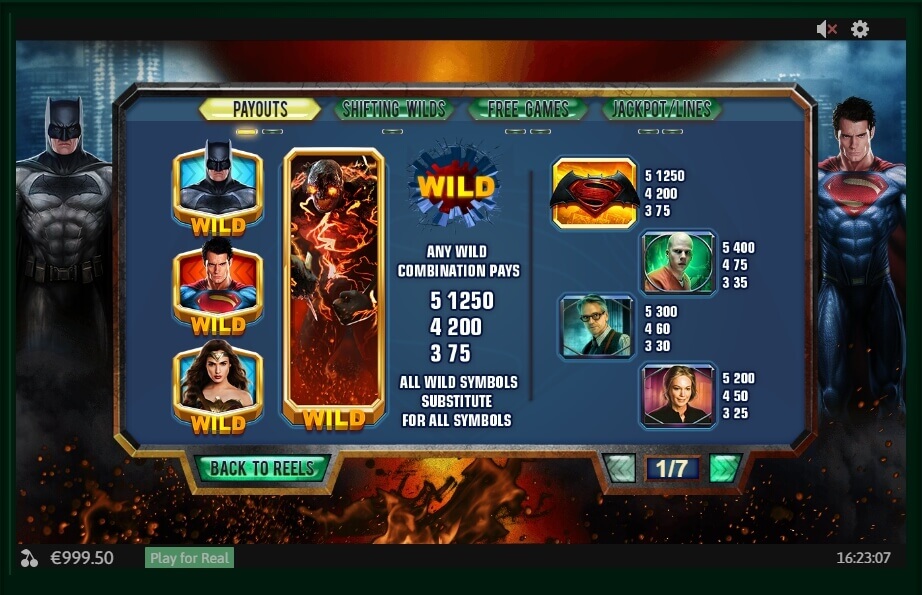Screen dimensions: 922x595
Task: Click the Back to Reels button
Action: tap(262, 468)
